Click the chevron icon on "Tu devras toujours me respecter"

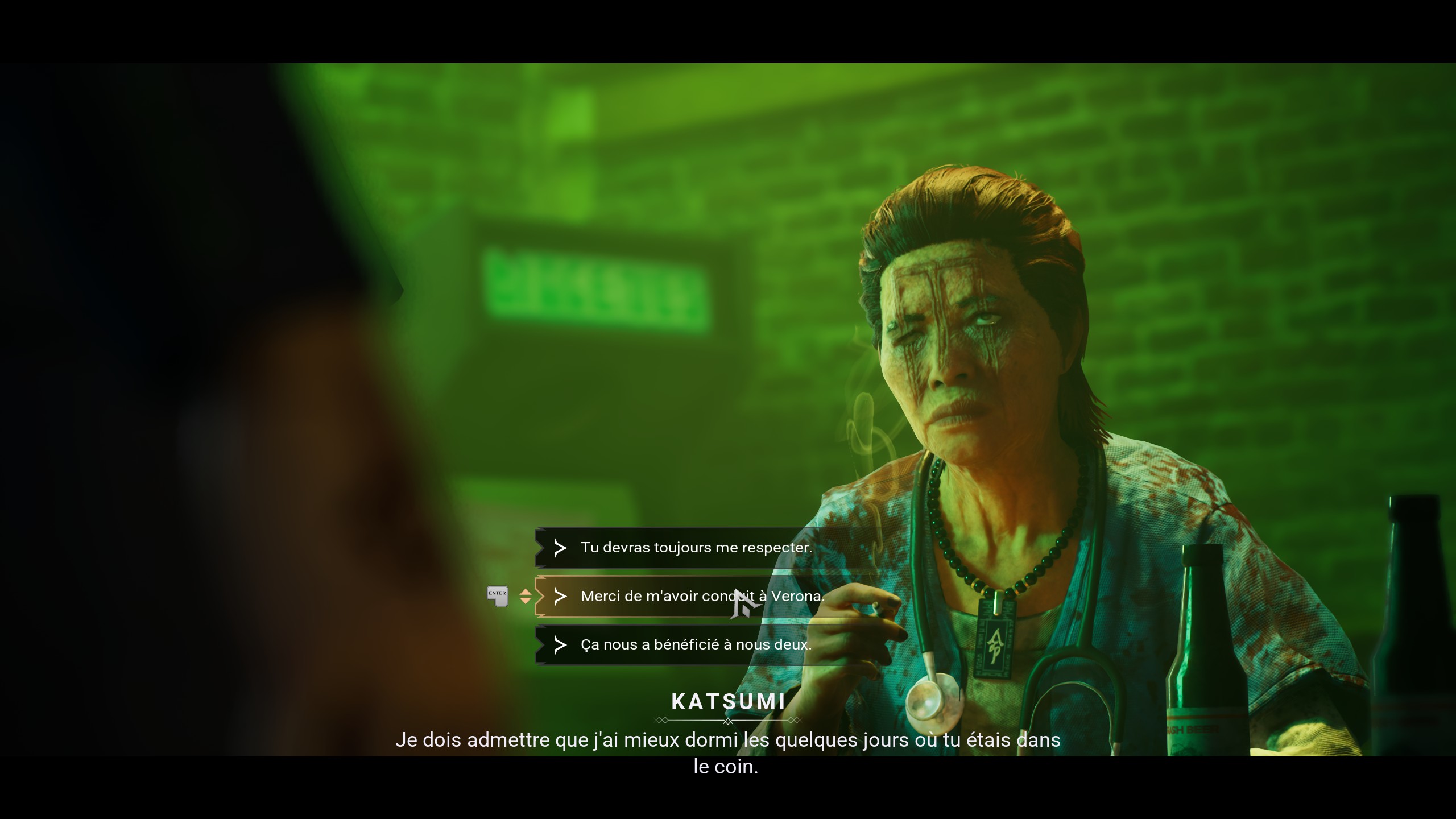pos(561,548)
